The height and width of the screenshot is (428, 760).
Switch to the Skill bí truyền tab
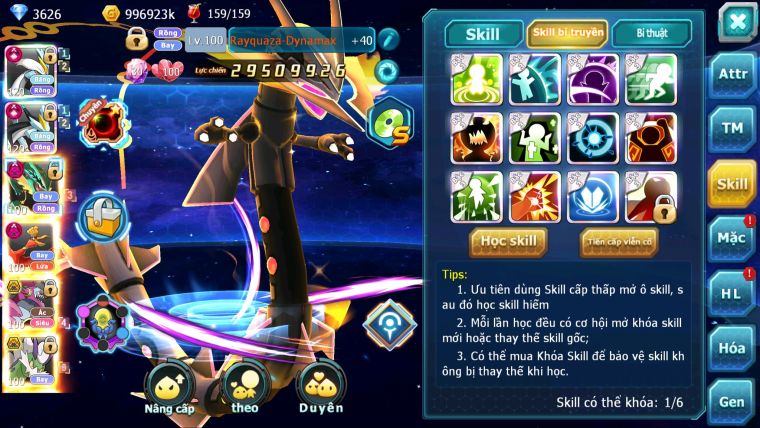pos(567,34)
